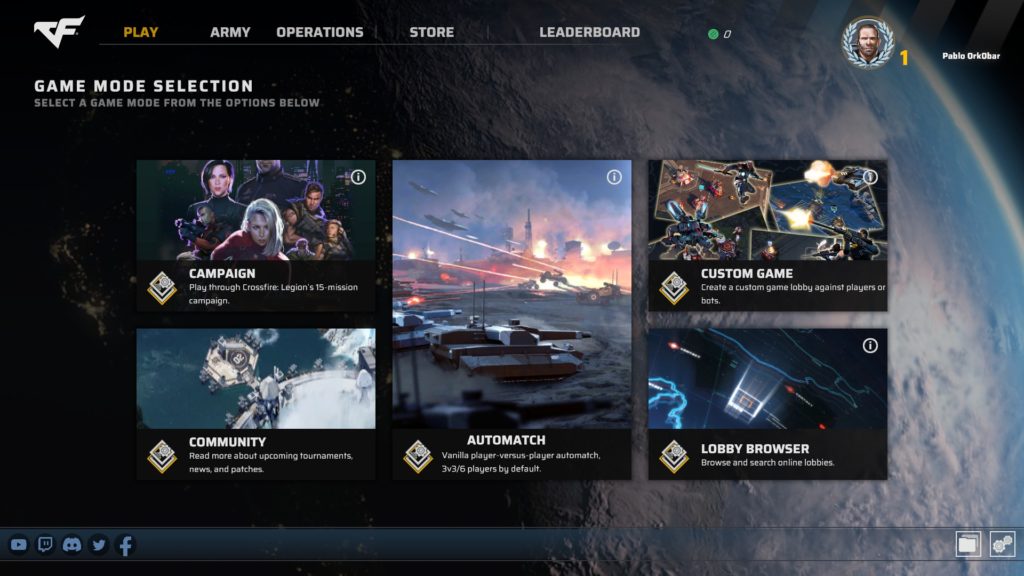The height and width of the screenshot is (576, 1024).
Task: Switch to the Play tab
Action: 141,32
